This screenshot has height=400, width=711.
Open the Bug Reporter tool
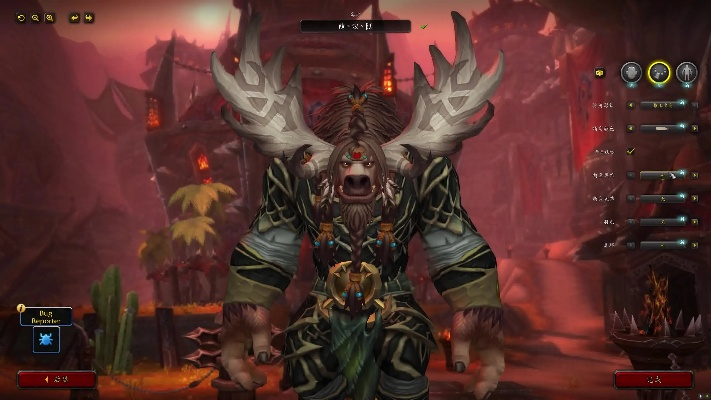click(46, 339)
